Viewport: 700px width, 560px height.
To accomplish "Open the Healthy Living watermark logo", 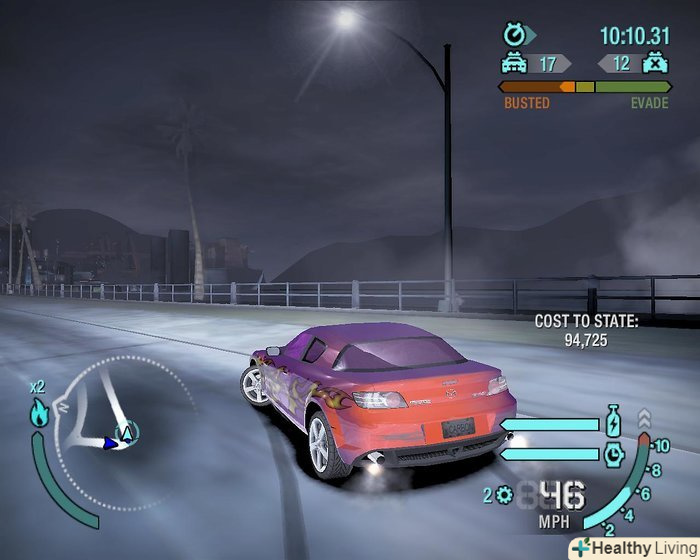I will (x=633, y=548).
